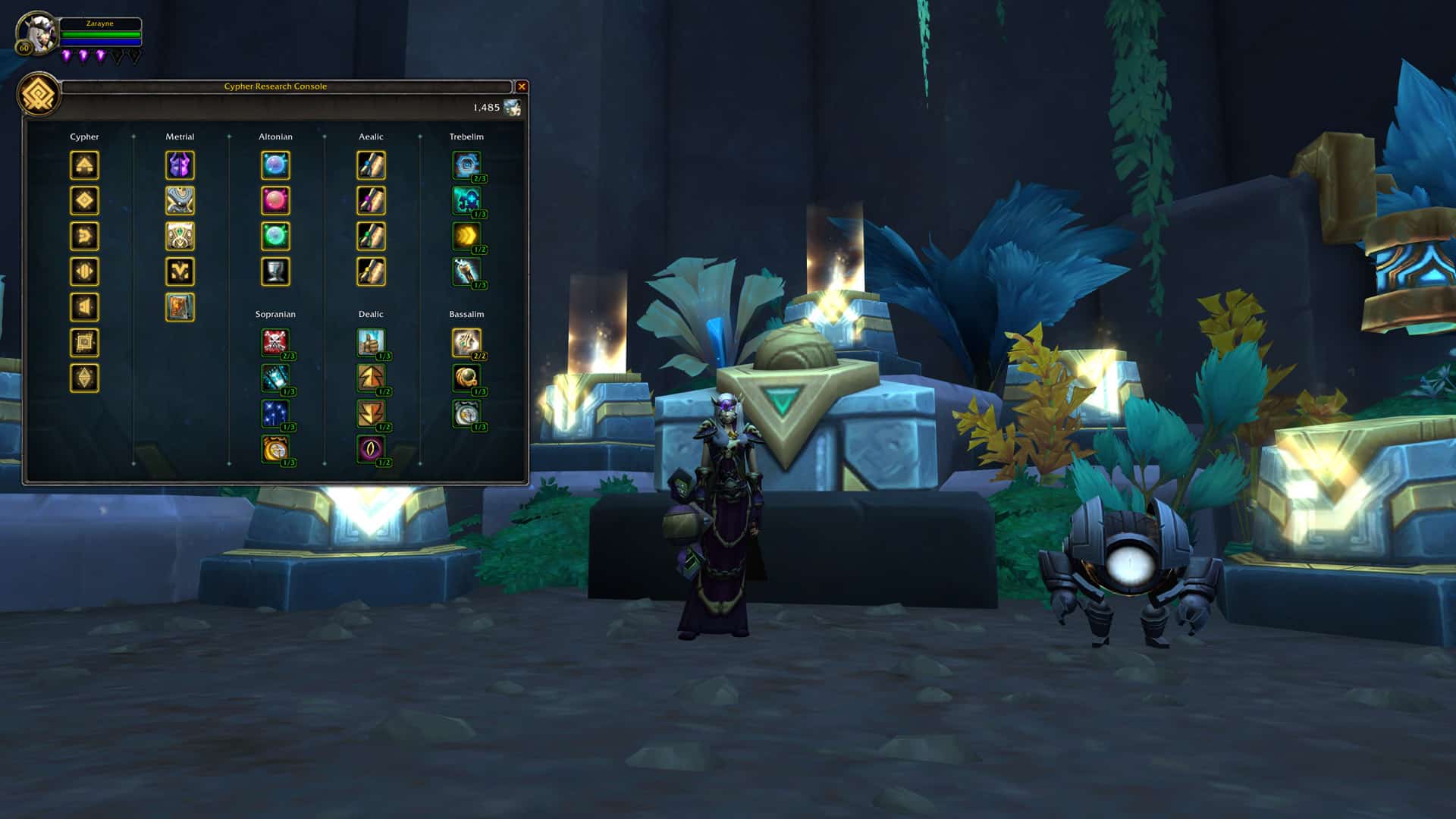Viewport: 1456px width, 819px height.
Task: Select the purple armor Metrial talent
Action: point(180,165)
